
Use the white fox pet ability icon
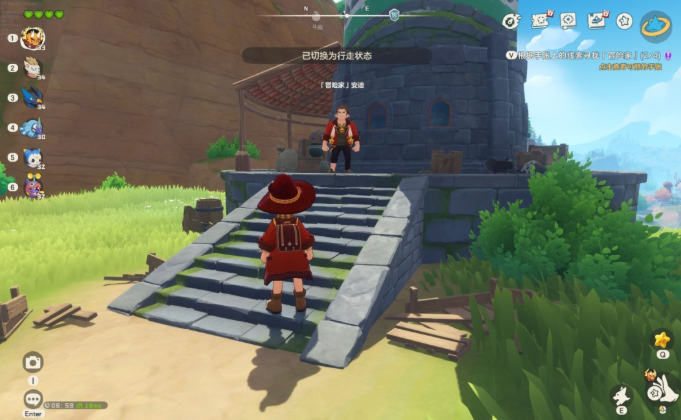(622, 397)
